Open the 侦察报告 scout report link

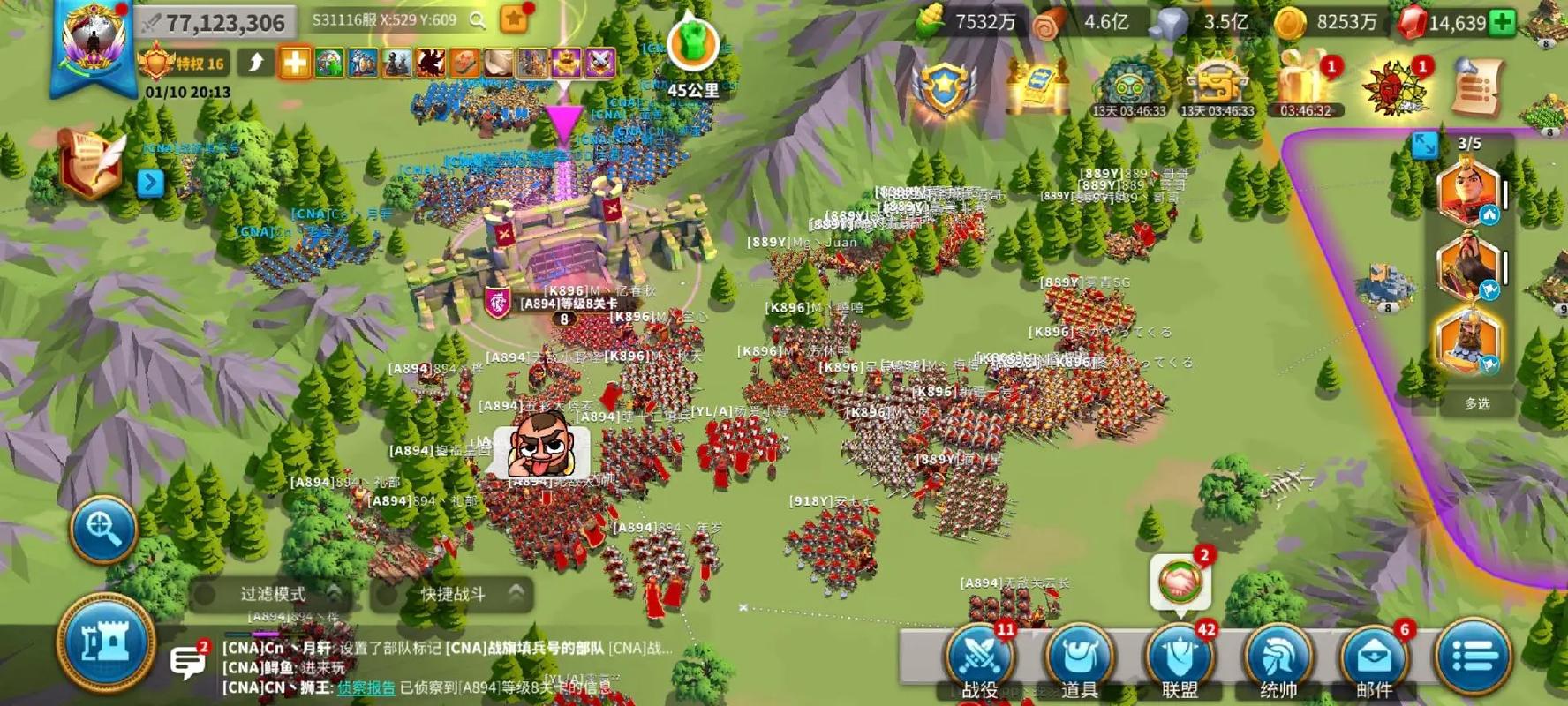[366, 687]
